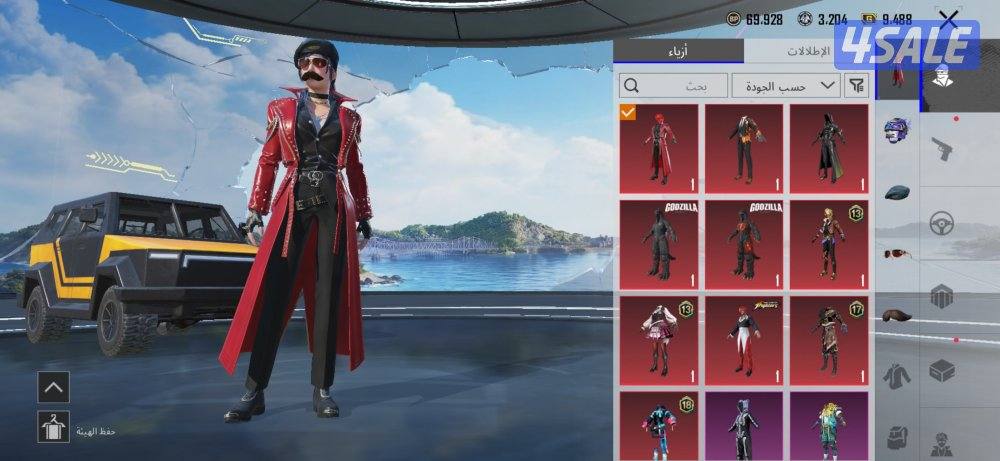Viewport: 1000px width, 461px height.
Task: Select the brown mustache slot
Action: 897,315
